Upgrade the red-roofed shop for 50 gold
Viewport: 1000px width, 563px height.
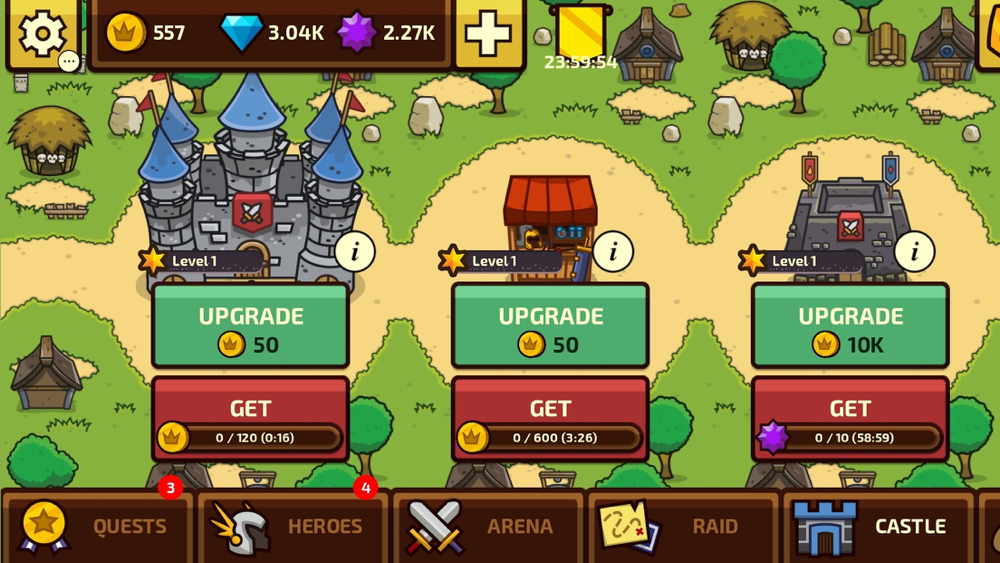[x=550, y=326]
